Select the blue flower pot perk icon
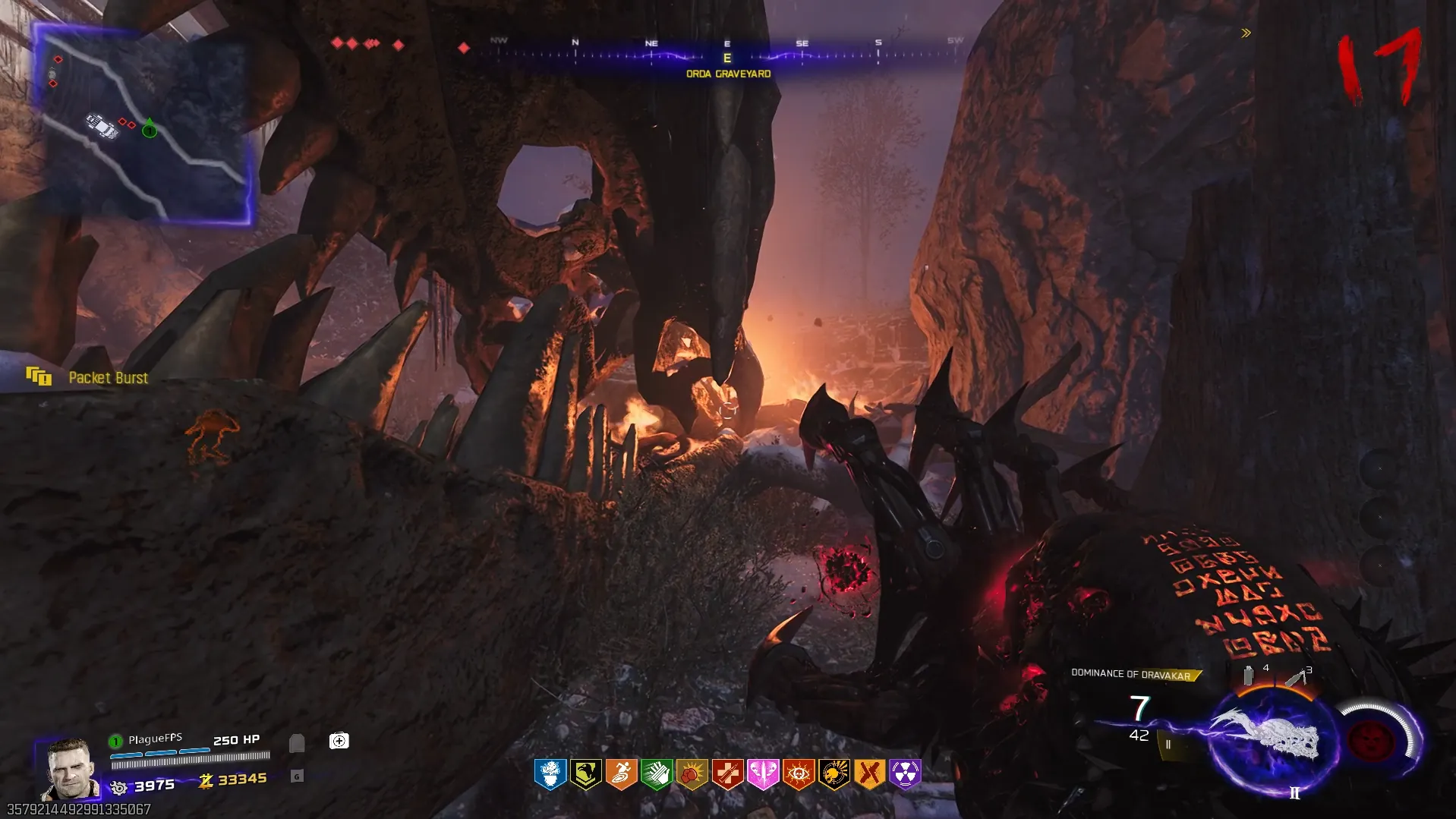 (550, 773)
